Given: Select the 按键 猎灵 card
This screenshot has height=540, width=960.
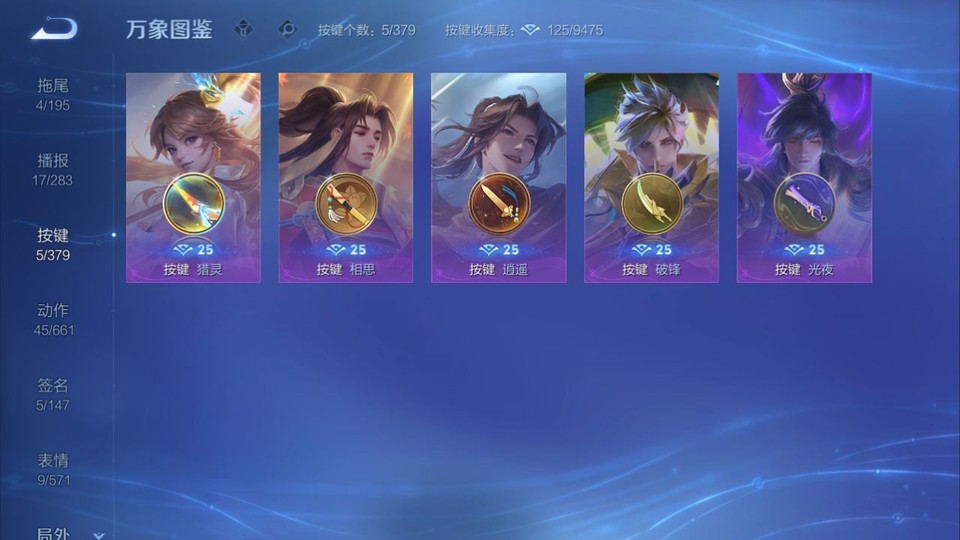Looking at the screenshot, I should pyautogui.click(x=193, y=178).
